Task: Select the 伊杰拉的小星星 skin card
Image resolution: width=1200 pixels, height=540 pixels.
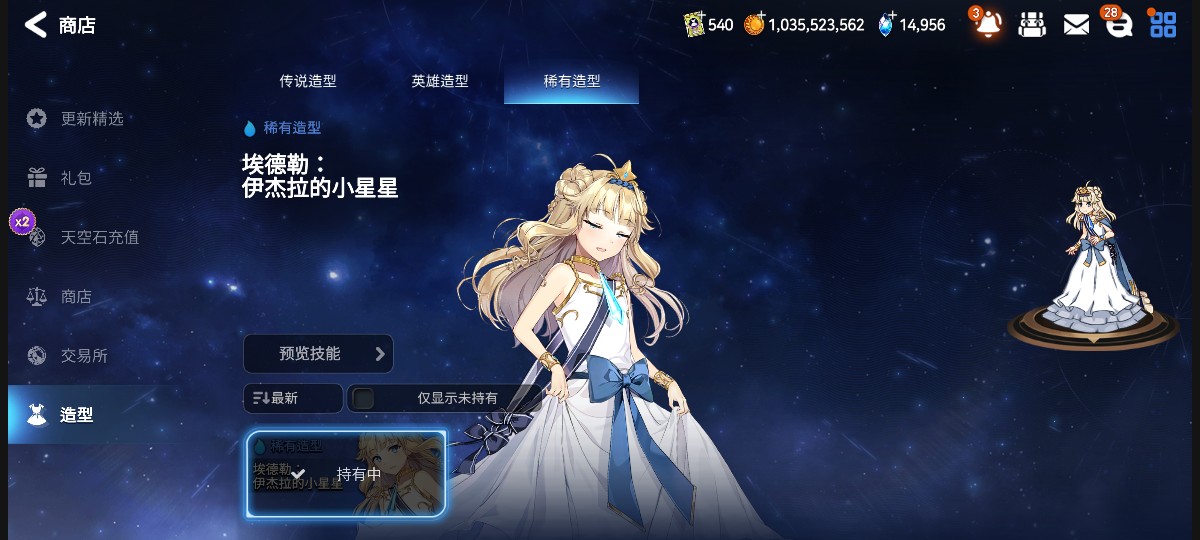Action: pyautogui.click(x=346, y=474)
